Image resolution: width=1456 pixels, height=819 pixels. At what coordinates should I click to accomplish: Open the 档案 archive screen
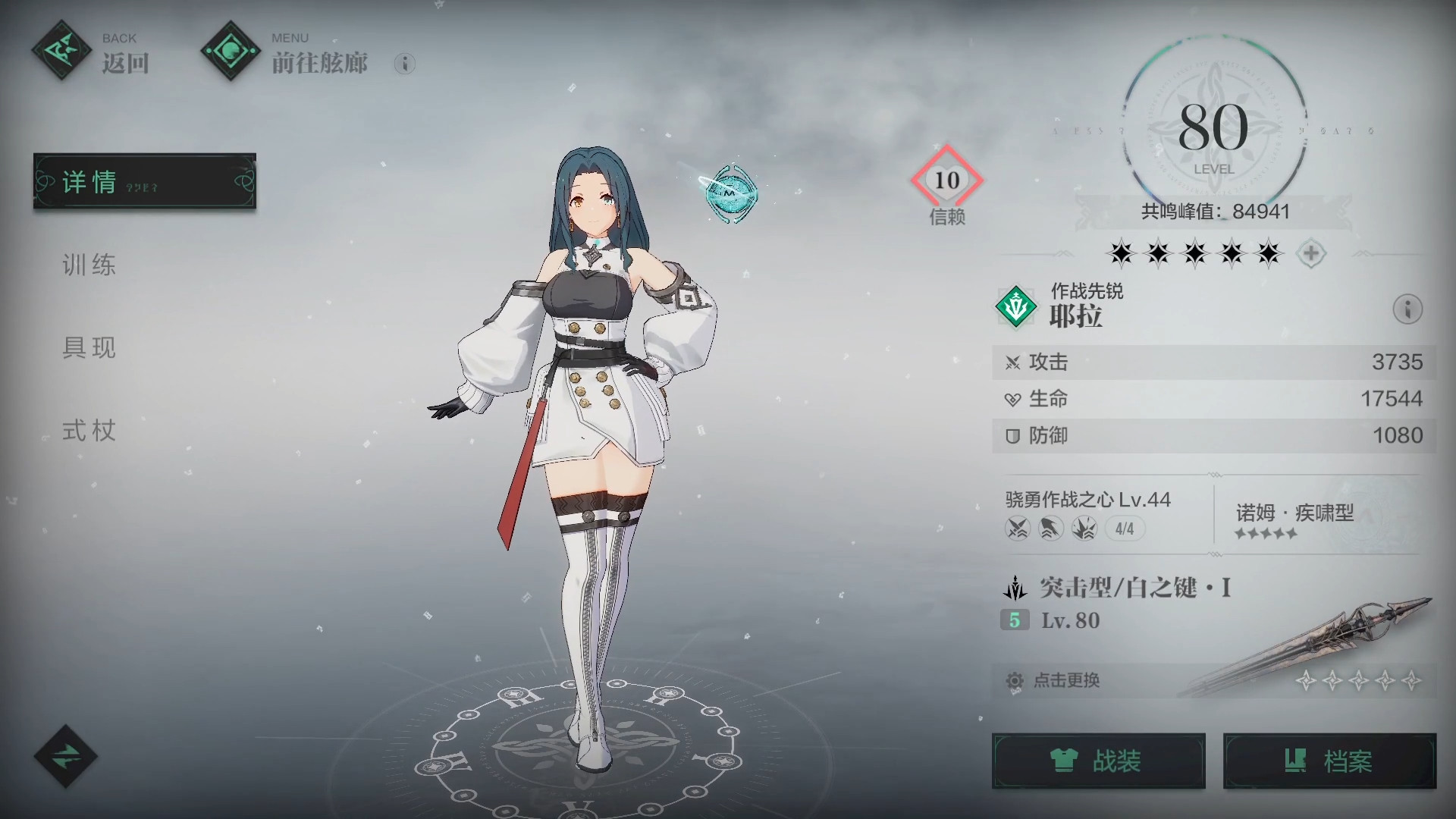coord(1329,761)
